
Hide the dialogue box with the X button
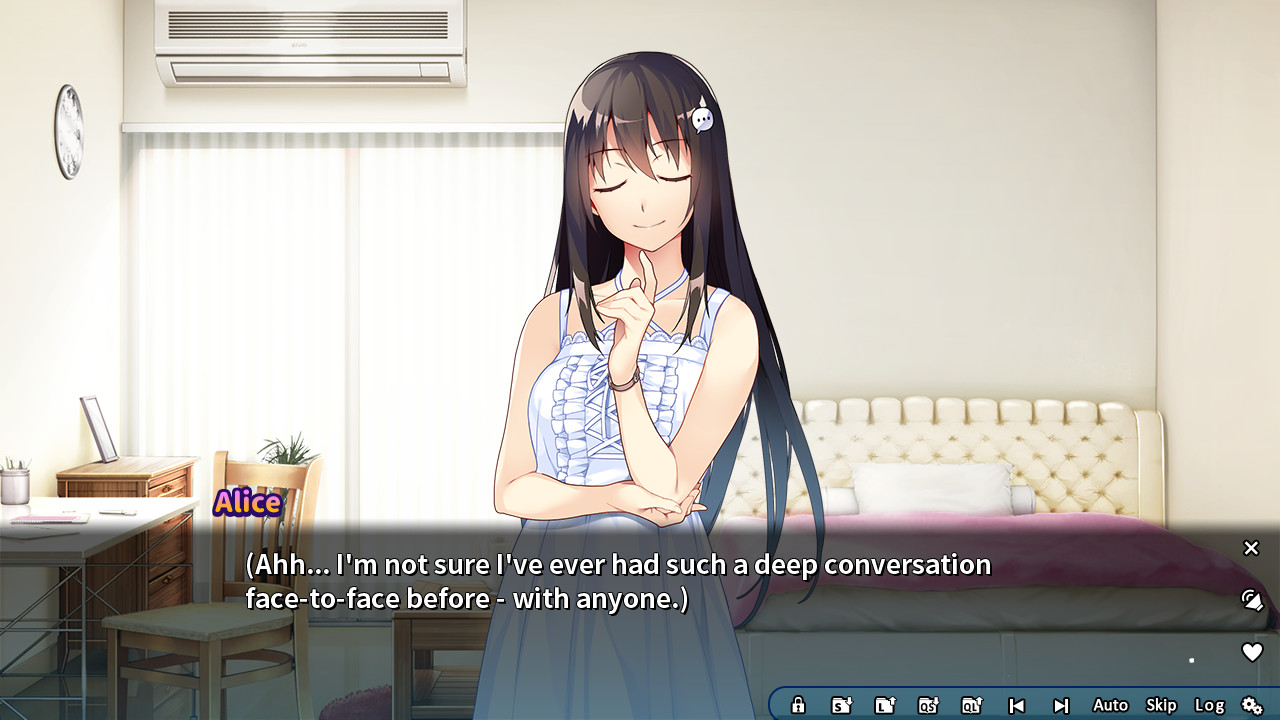1251,548
